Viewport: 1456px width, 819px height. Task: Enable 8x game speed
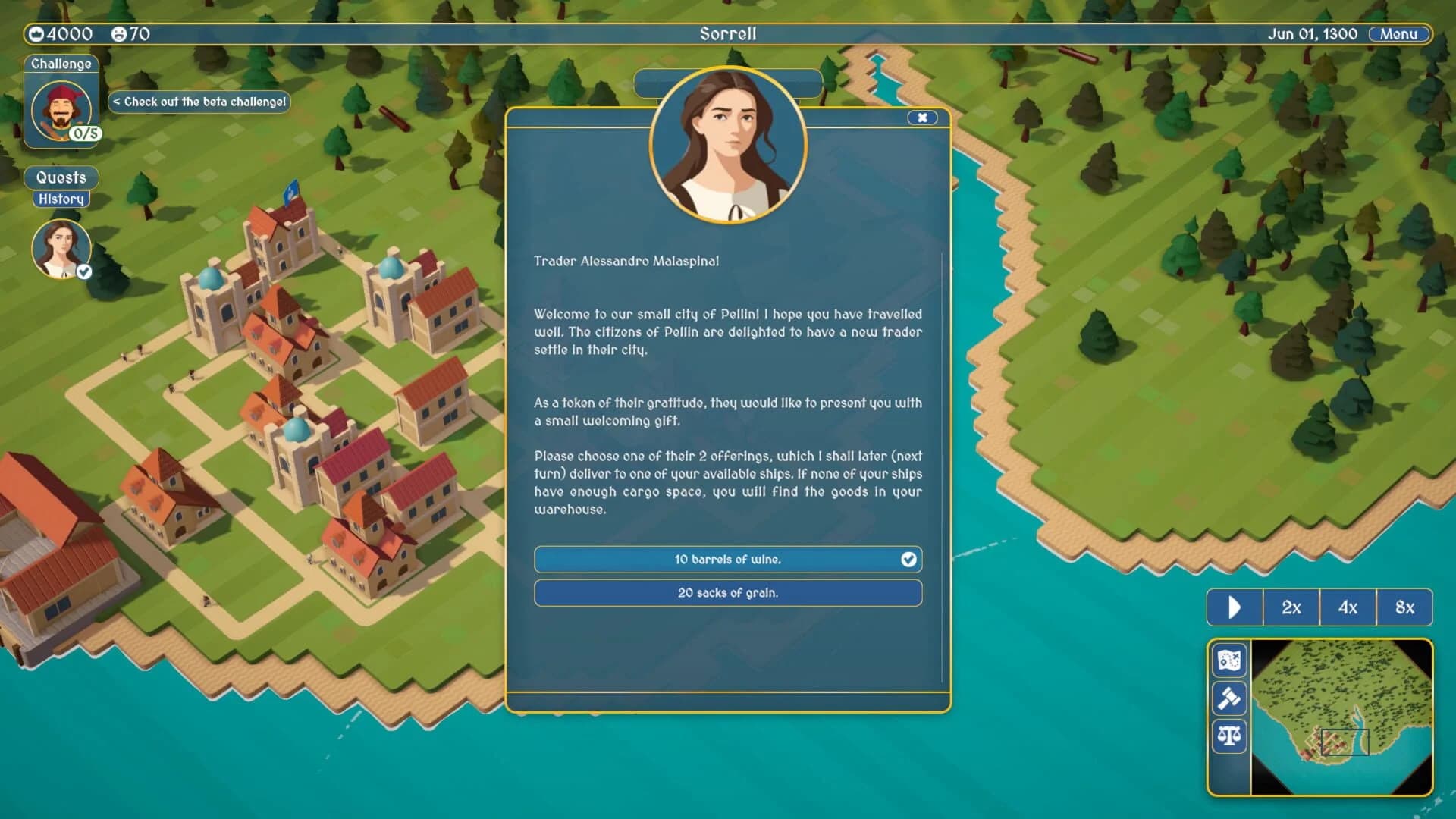(x=1404, y=607)
